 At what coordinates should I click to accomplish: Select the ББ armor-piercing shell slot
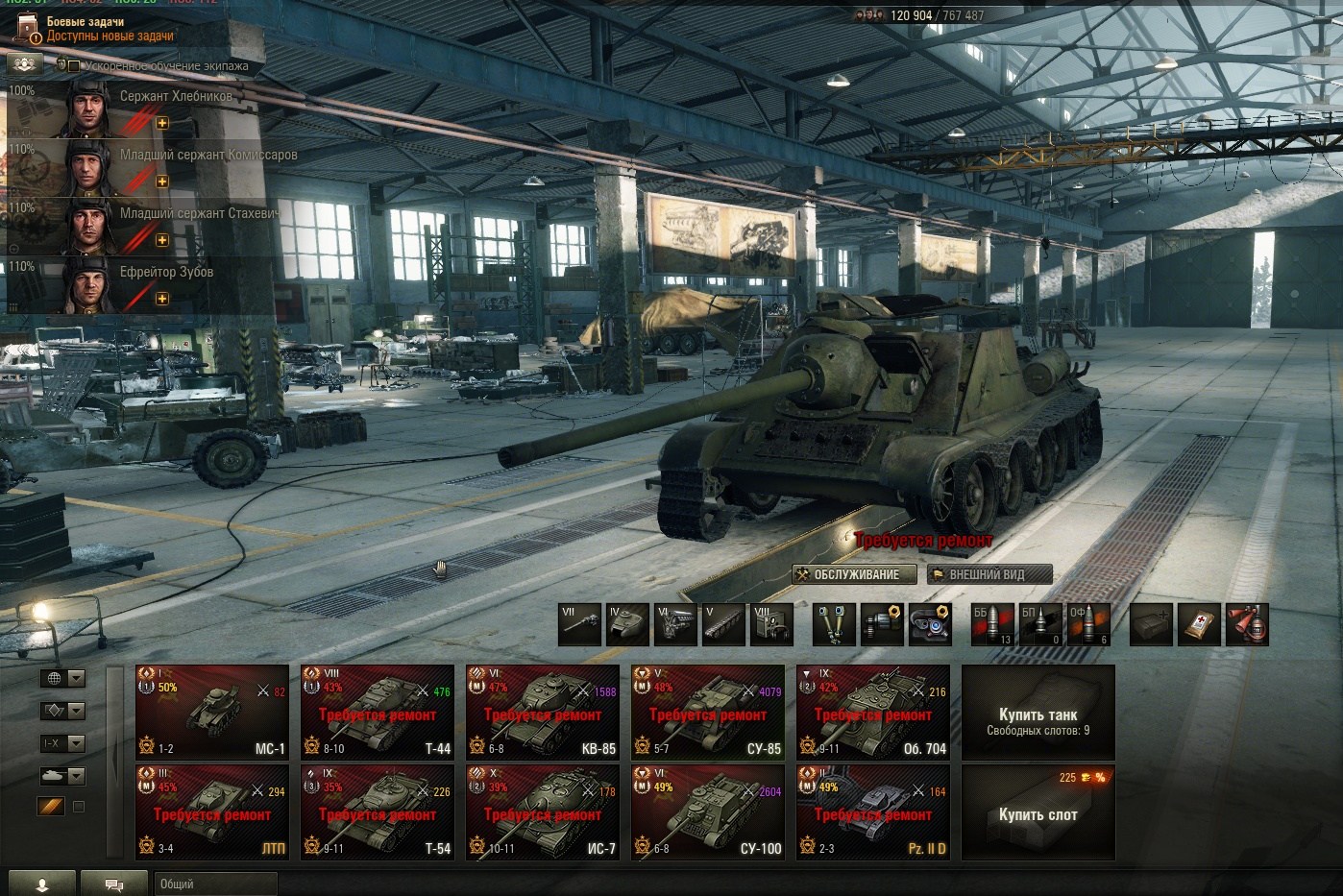991,624
